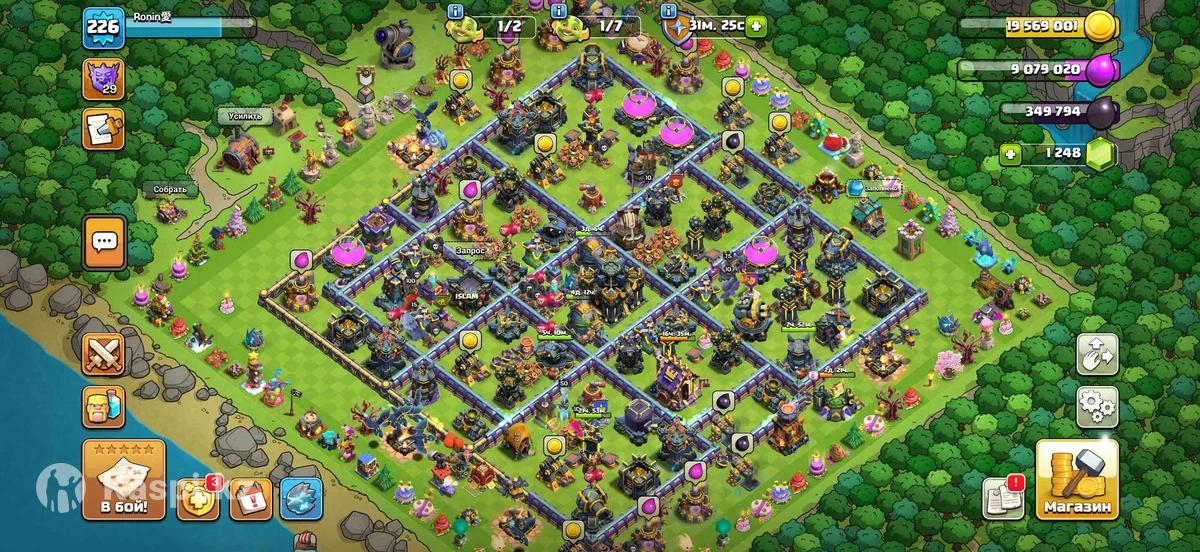Open the purple league badge showing 29

(104, 79)
